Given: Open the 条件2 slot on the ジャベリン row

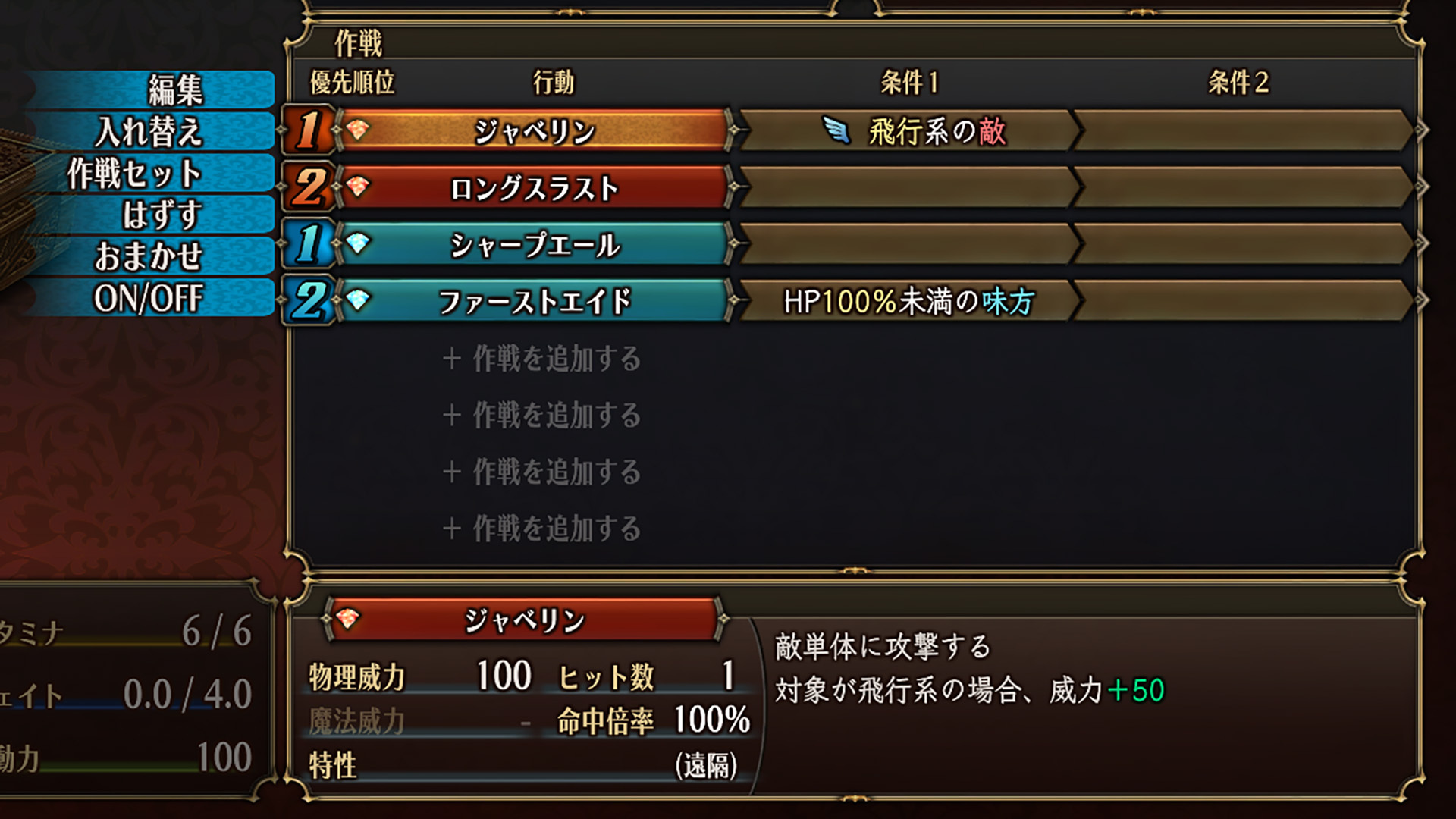Looking at the screenshot, I should pyautogui.click(x=1251, y=131).
